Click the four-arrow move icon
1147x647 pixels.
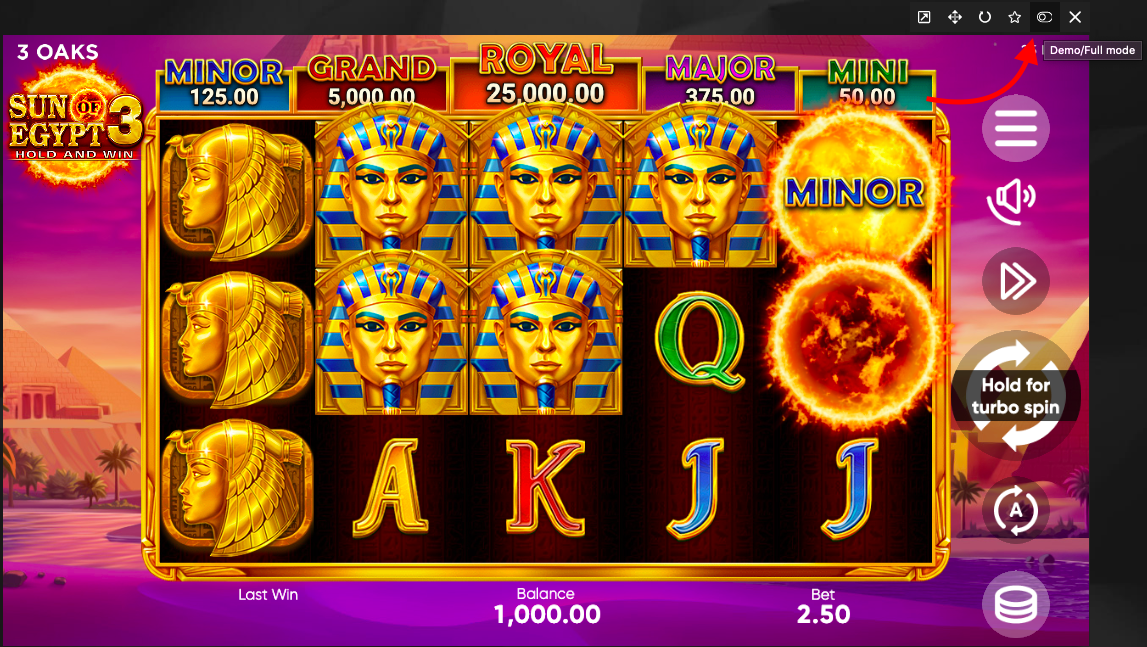(x=955, y=17)
